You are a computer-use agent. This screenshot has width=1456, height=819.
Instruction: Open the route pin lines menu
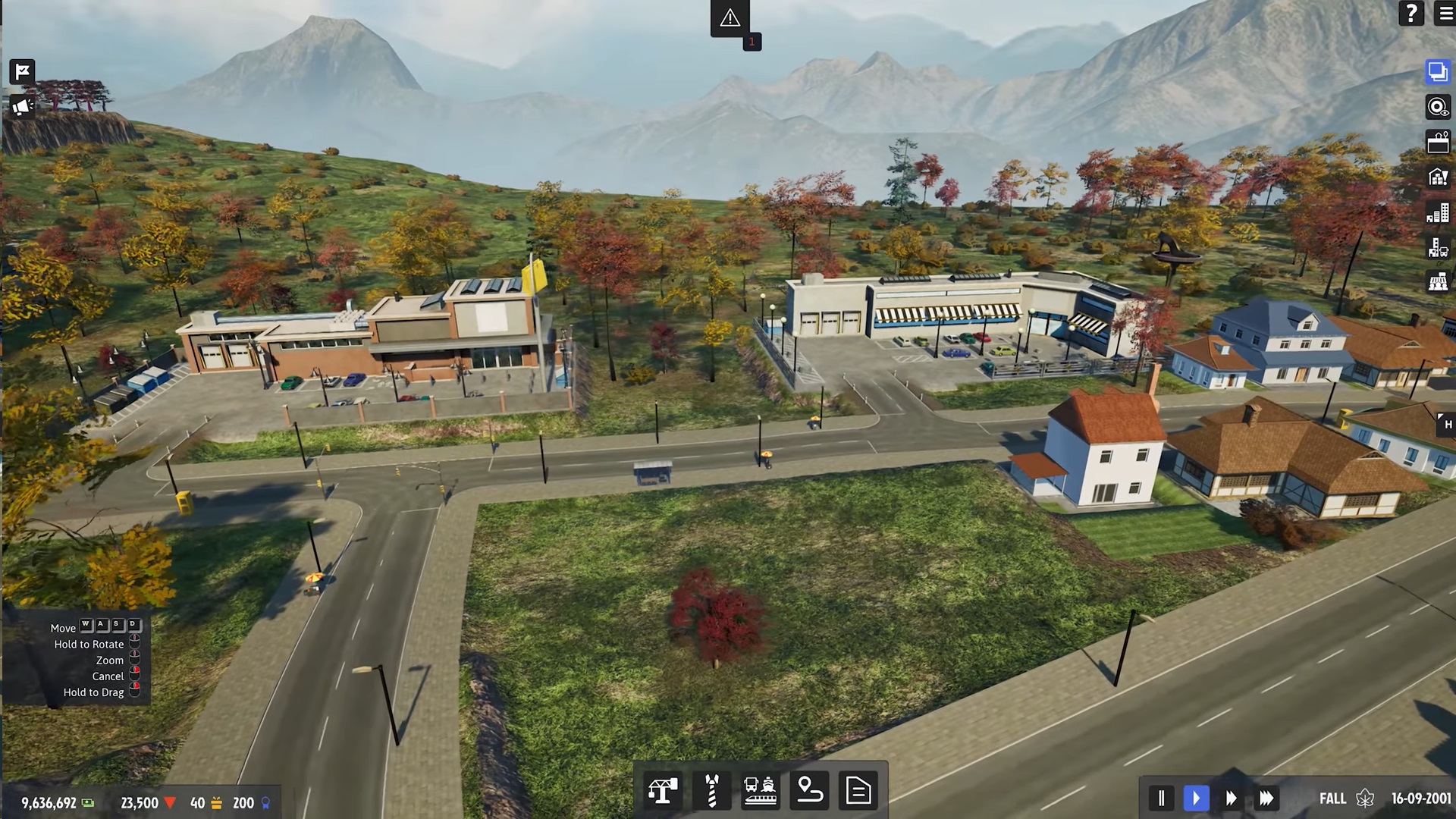809,791
